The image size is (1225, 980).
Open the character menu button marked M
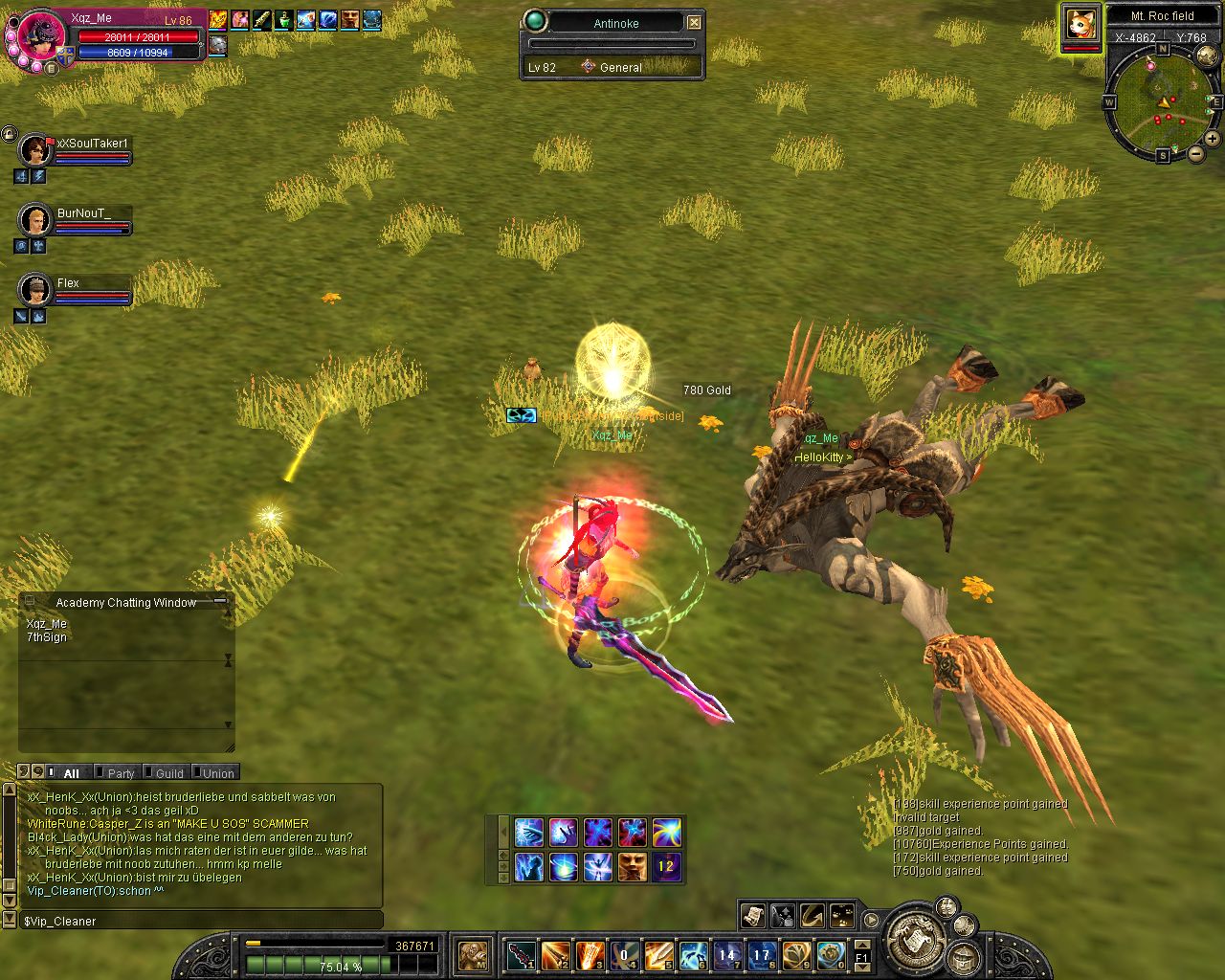pyautogui.click(x=473, y=954)
